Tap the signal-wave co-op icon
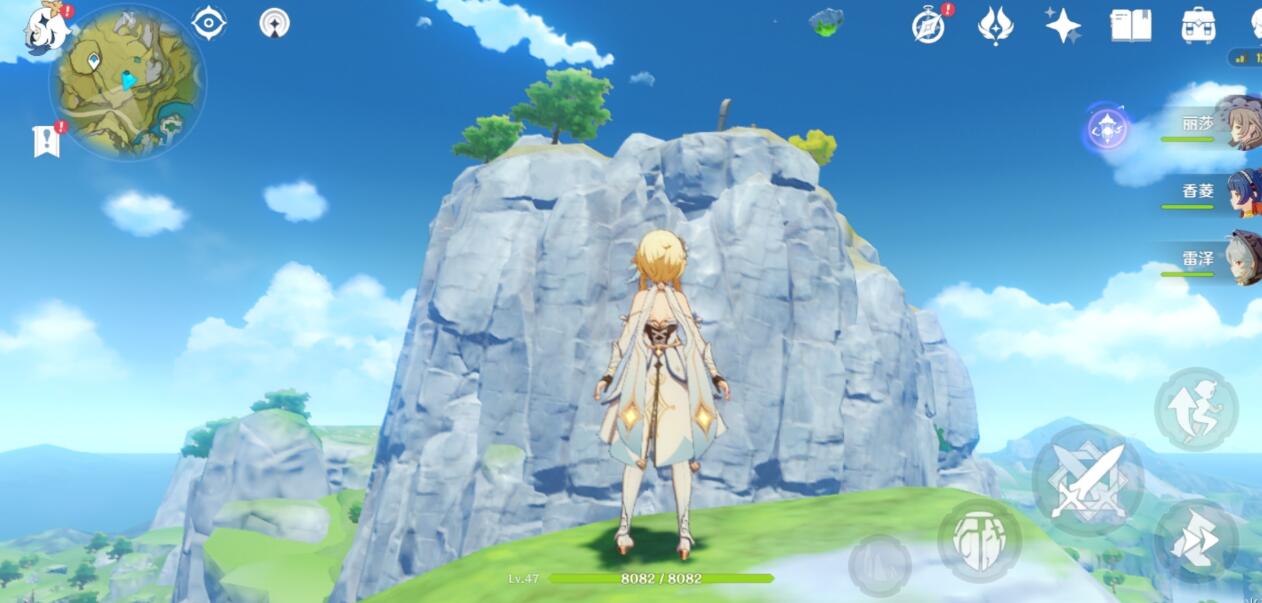Screen dimensions: 1262x603 click(274, 22)
